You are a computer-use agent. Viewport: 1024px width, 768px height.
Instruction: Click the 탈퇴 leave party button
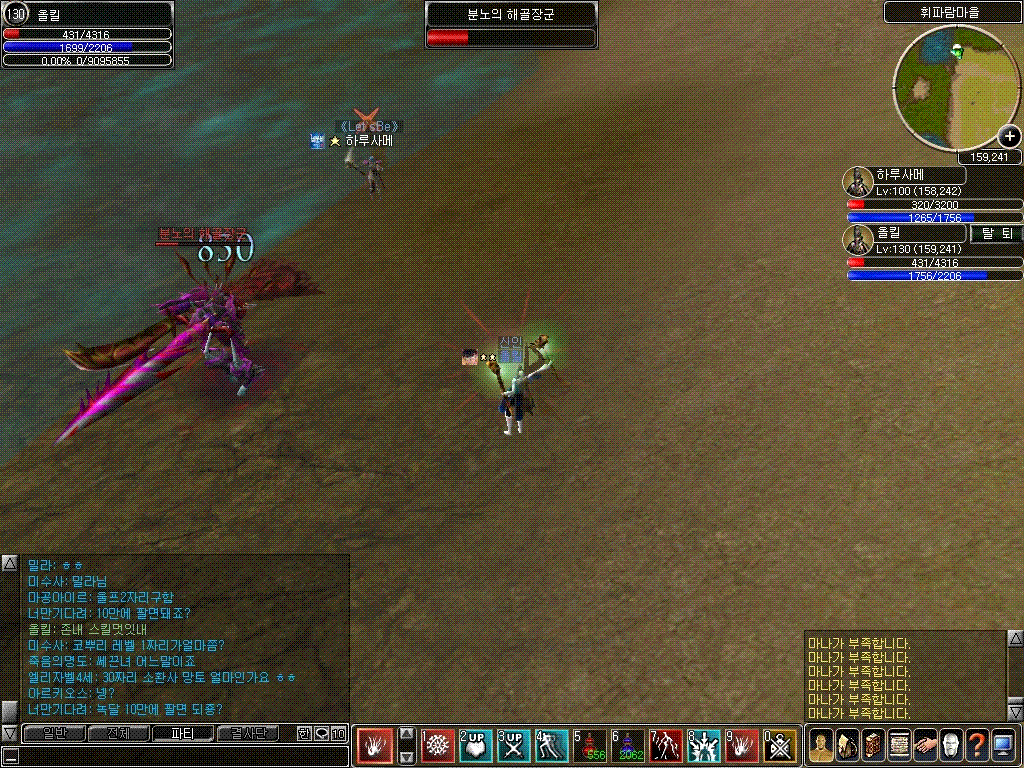[x=996, y=233]
